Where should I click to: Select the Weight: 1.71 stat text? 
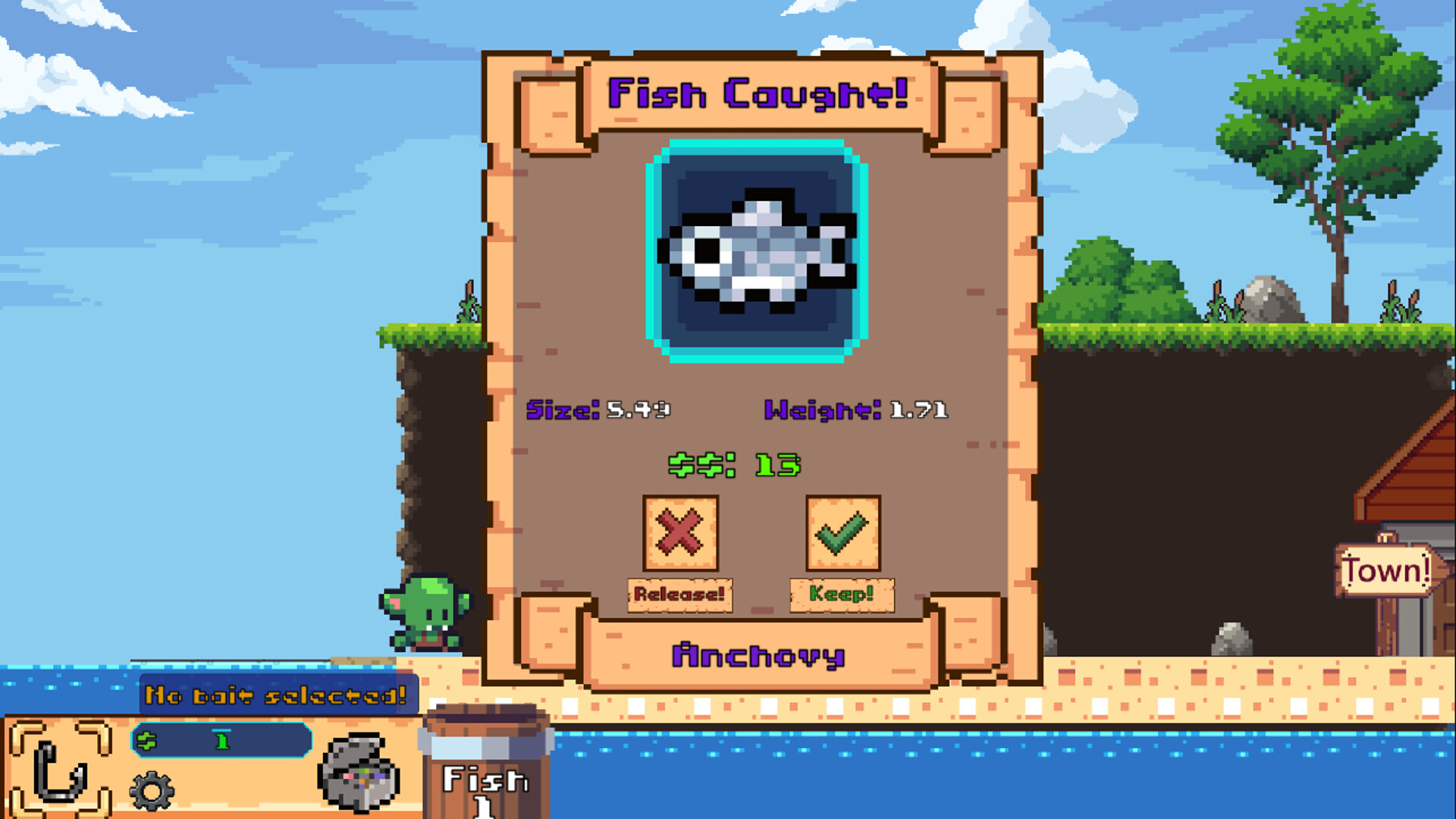(x=855, y=409)
